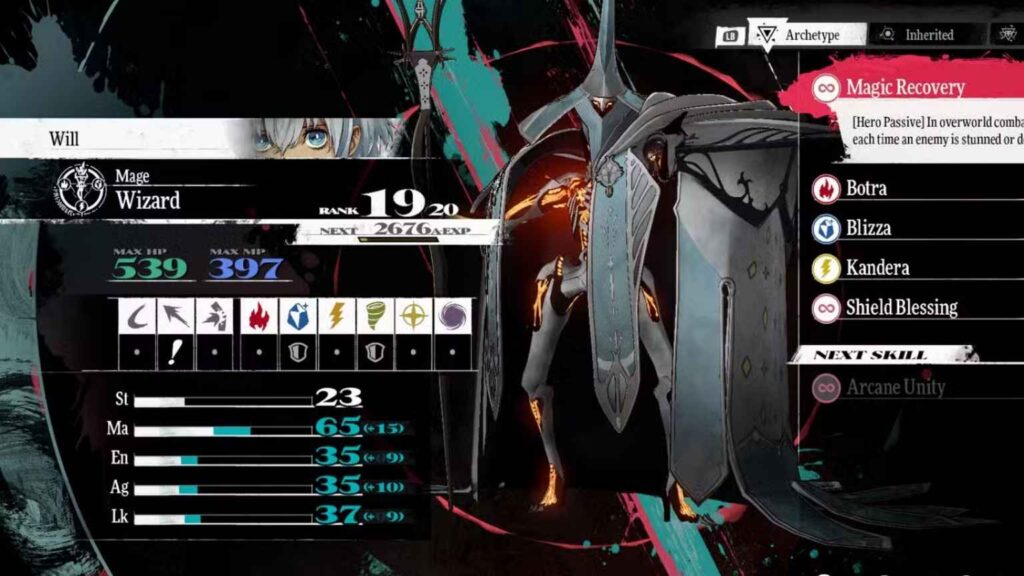Select the pierce affinity arrow icon
The image size is (1024, 576).
(176, 316)
